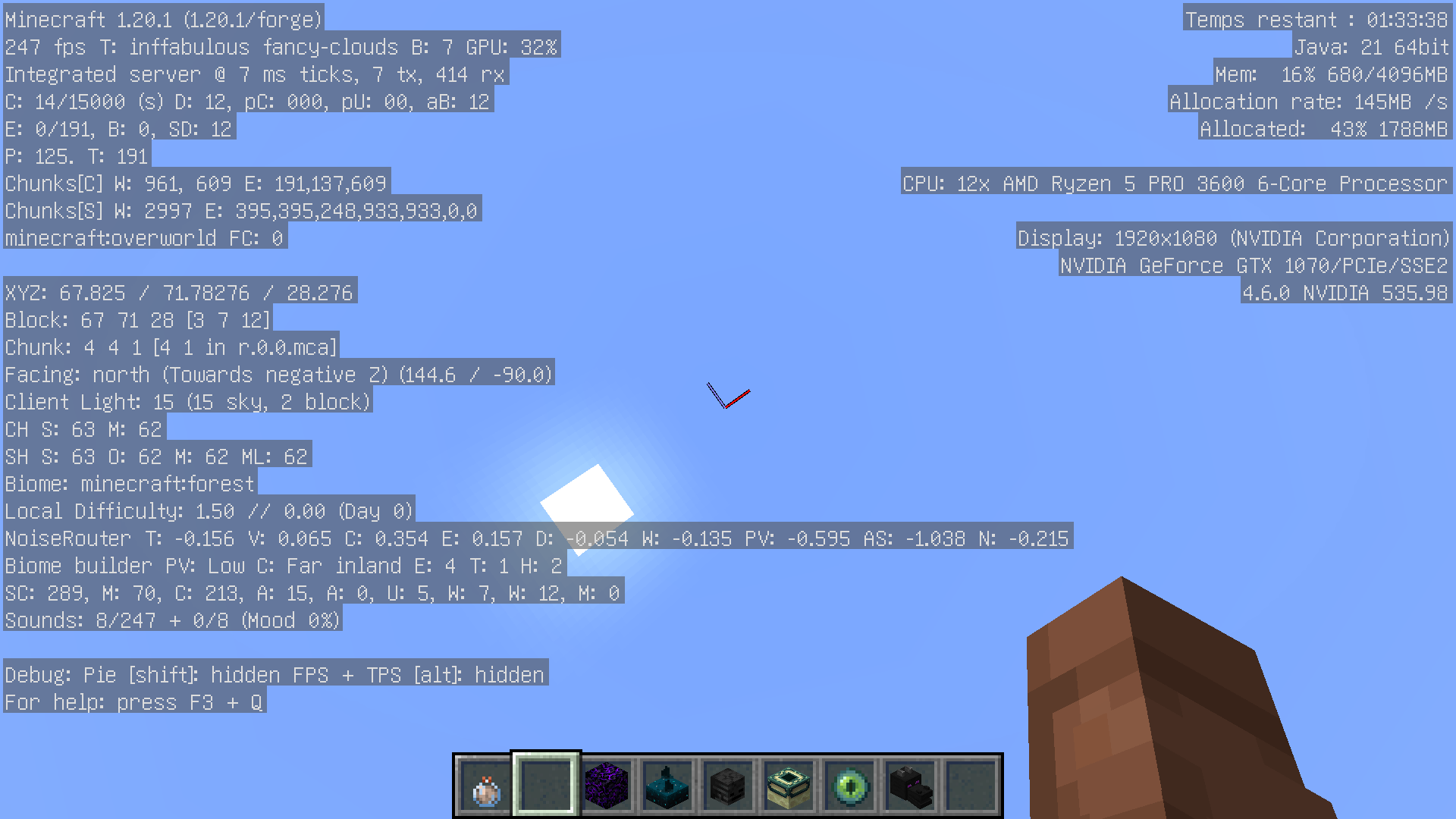Select the crying obsidian in the hotbar
Viewport: 1456px width, 819px height.
[607, 786]
